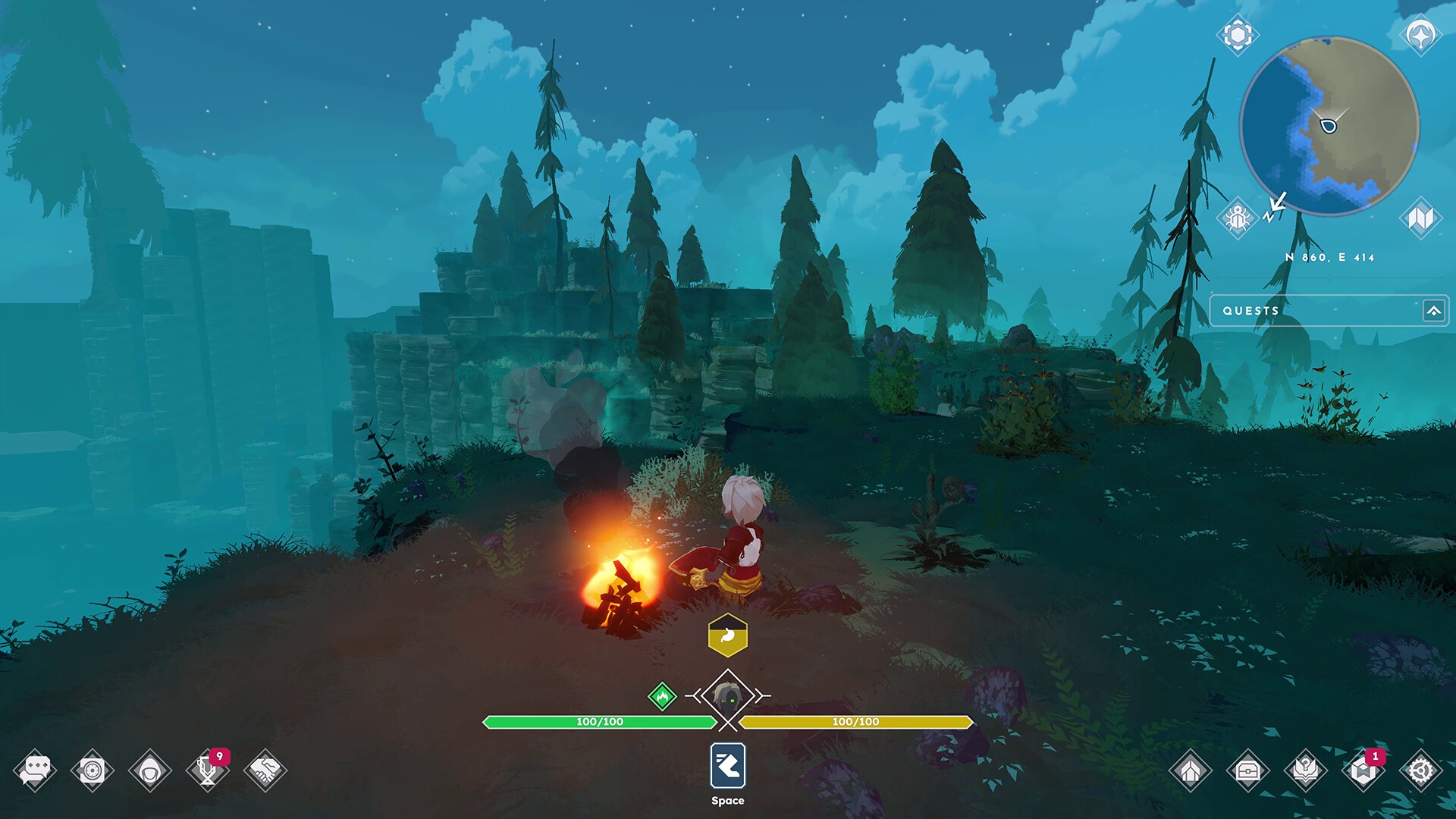Screen dimensions: 1456x819
Task: Select the handshake social icon
Action: [x=265, y=770]
